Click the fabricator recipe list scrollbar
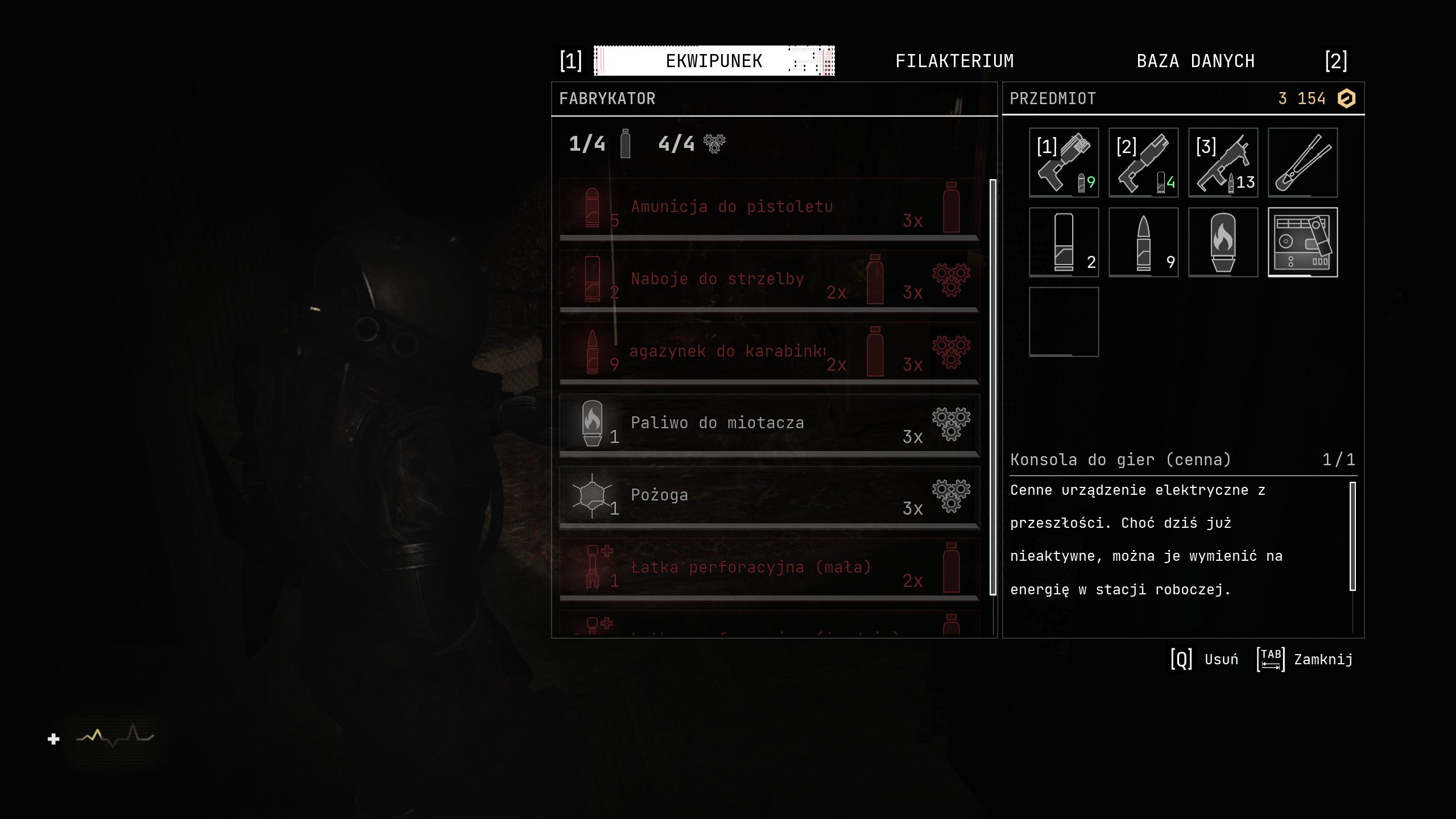 coord(993,387)
